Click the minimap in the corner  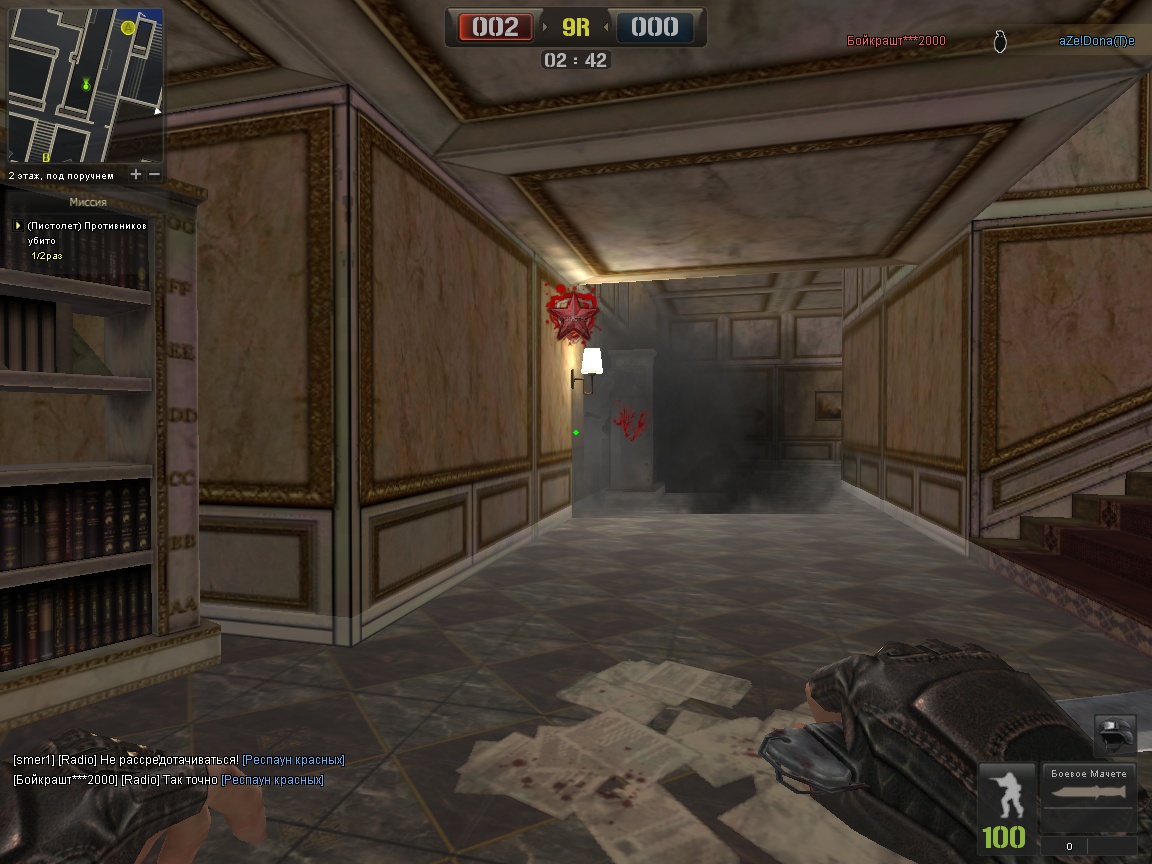(x=85, y=85)
